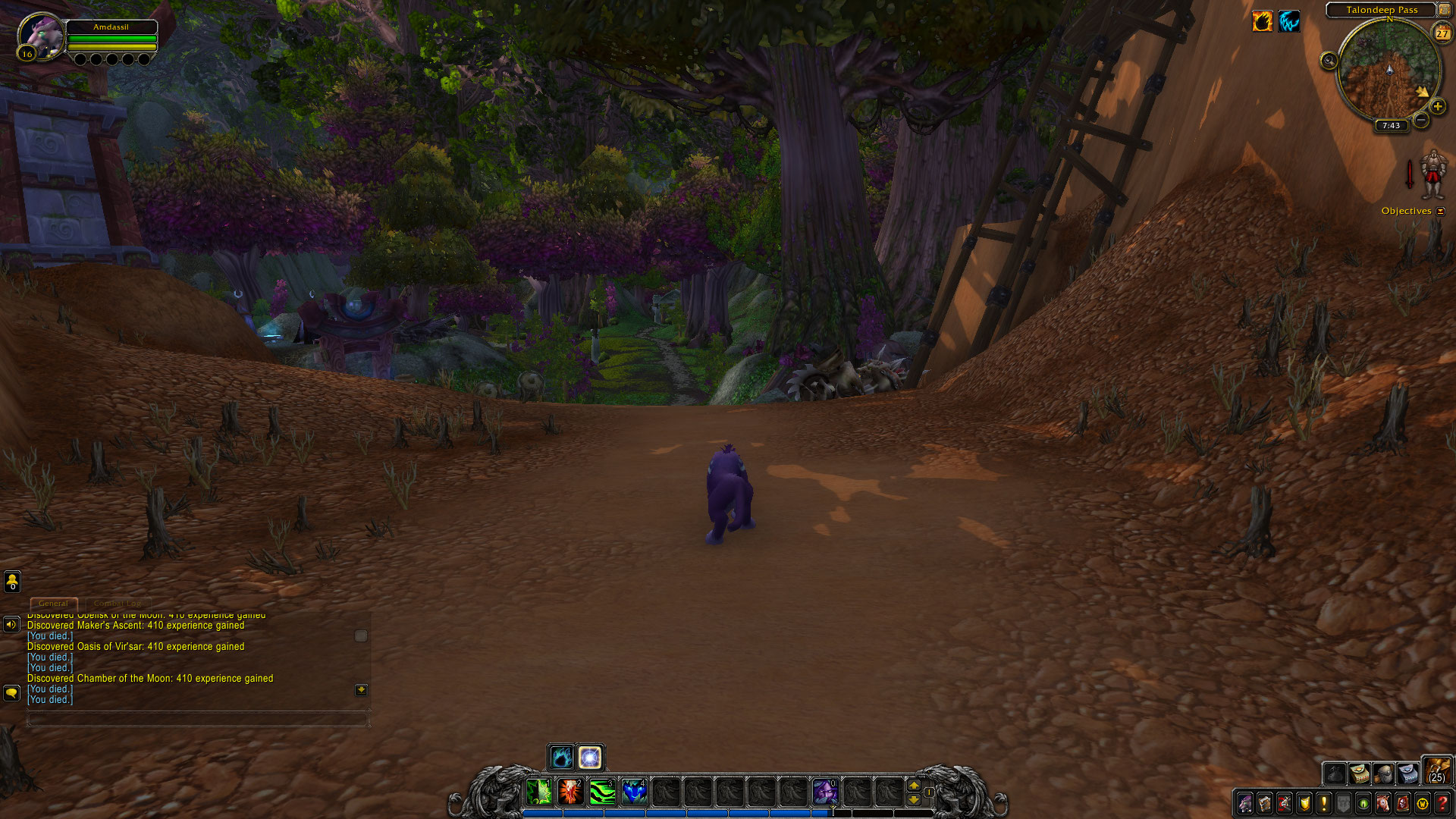Select the blue paw shapeshift form button

561,757
